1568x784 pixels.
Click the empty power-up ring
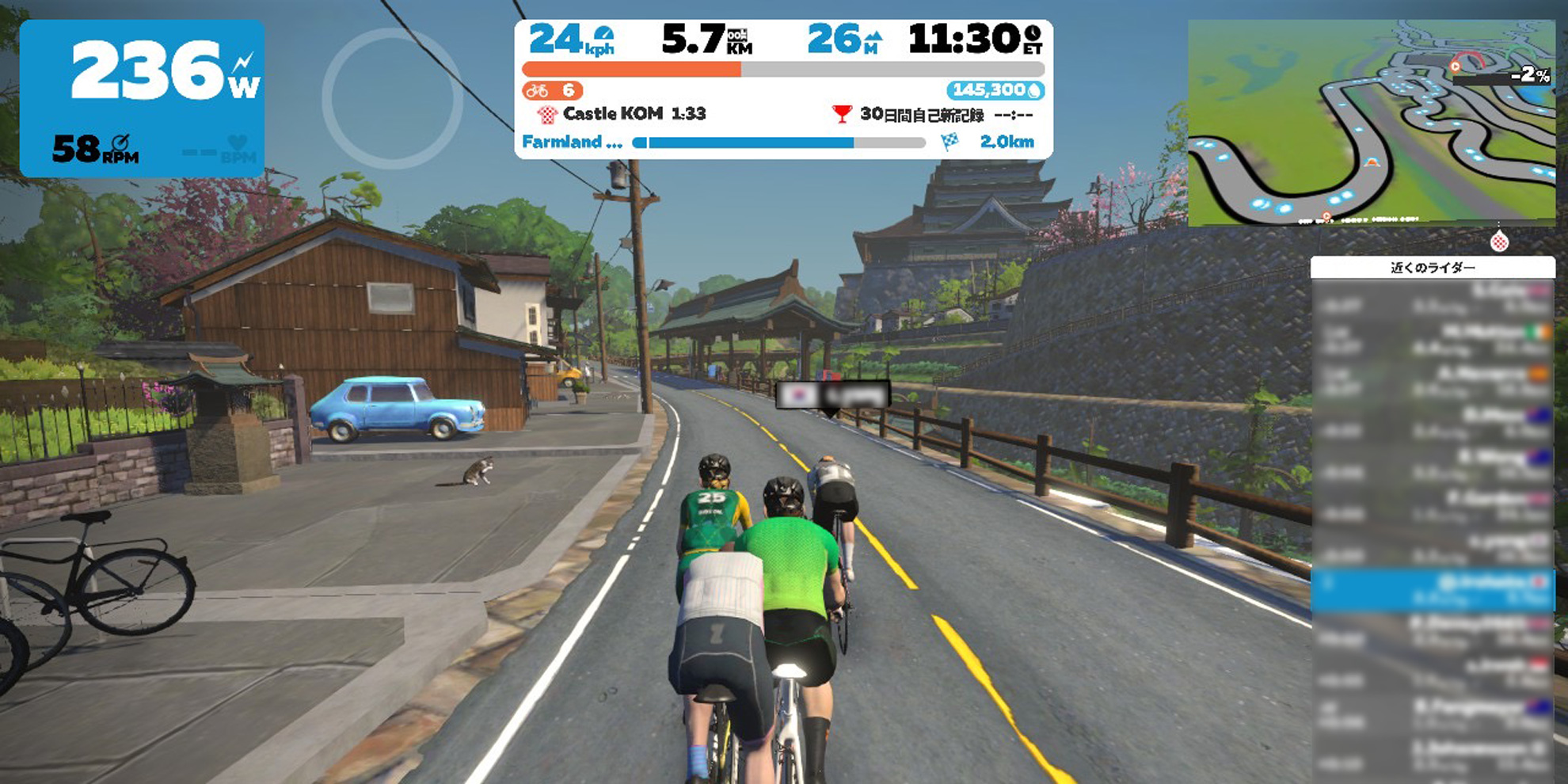click(392, 98)
